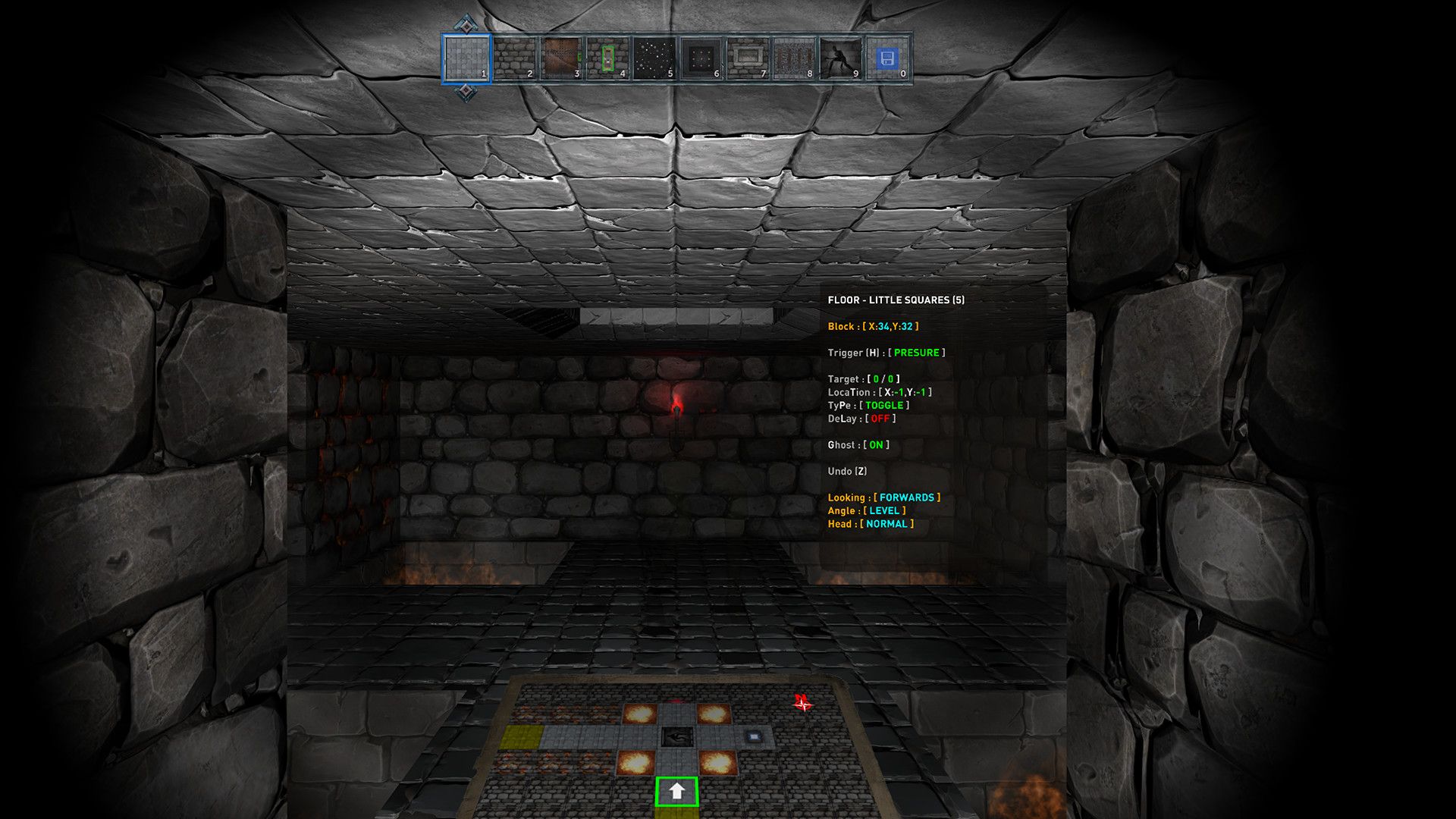The width and height of the screenshot is (1456, 819).
Task: Change TyPe from TOGGLE mode
Action: pos(886,406)
